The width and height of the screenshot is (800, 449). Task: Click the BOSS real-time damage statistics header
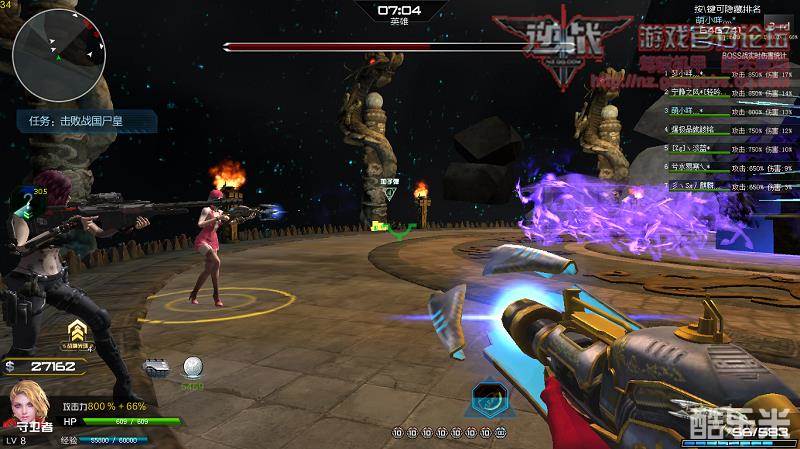point(755,56)
